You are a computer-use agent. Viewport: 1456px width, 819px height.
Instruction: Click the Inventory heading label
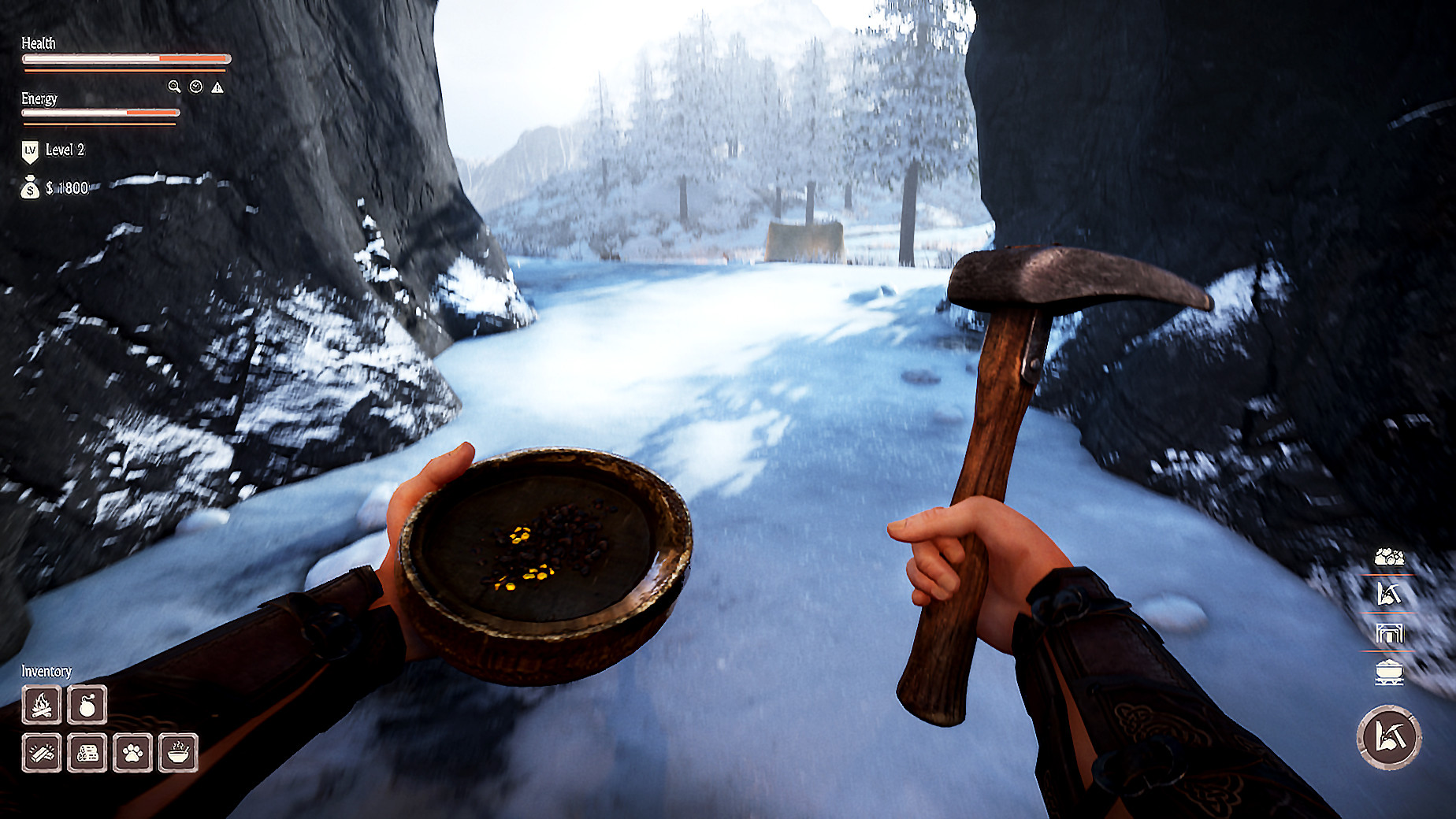tap(46, 672)
